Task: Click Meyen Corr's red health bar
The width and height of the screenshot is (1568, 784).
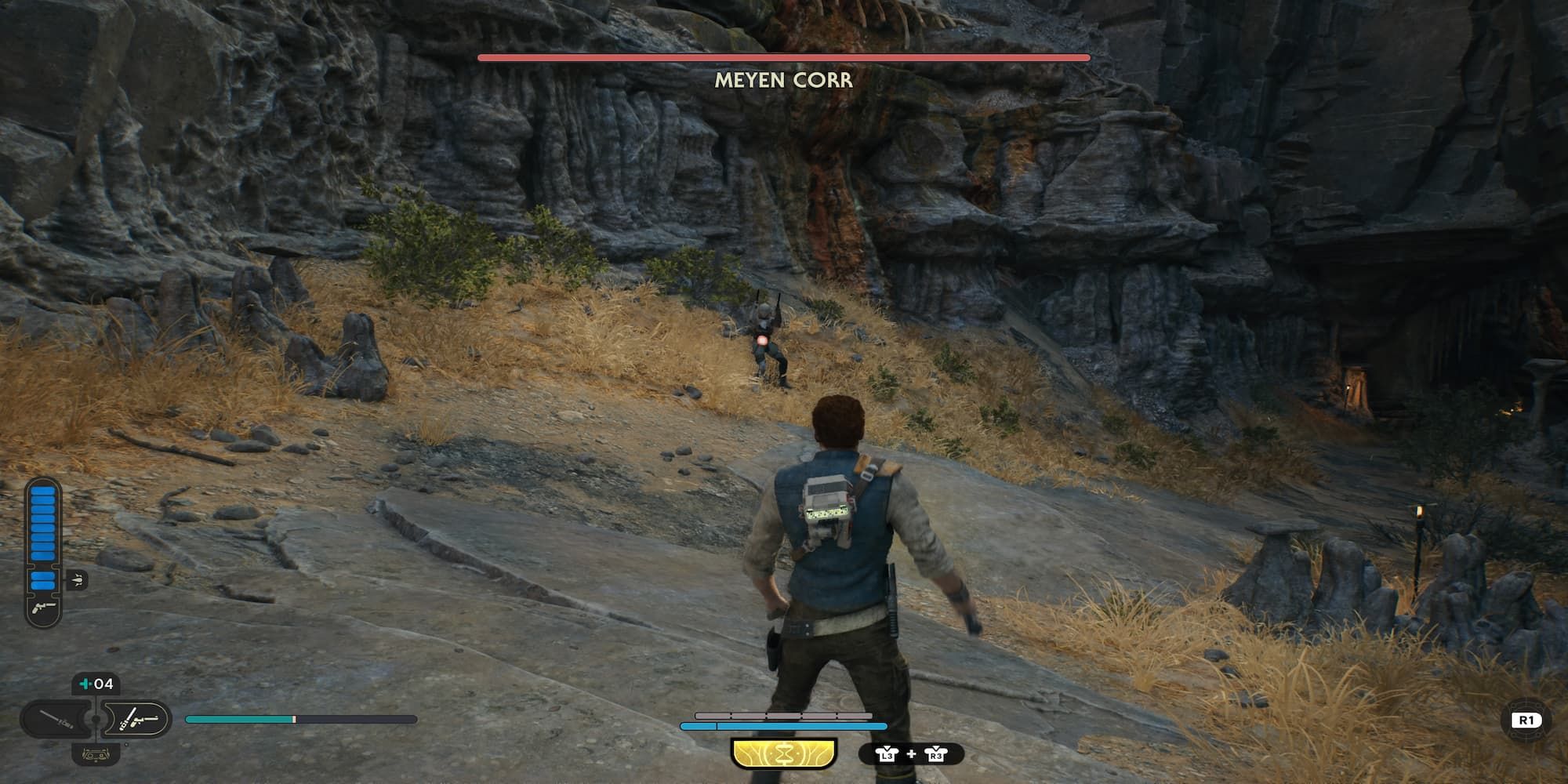Action: (x=783, y=58)
